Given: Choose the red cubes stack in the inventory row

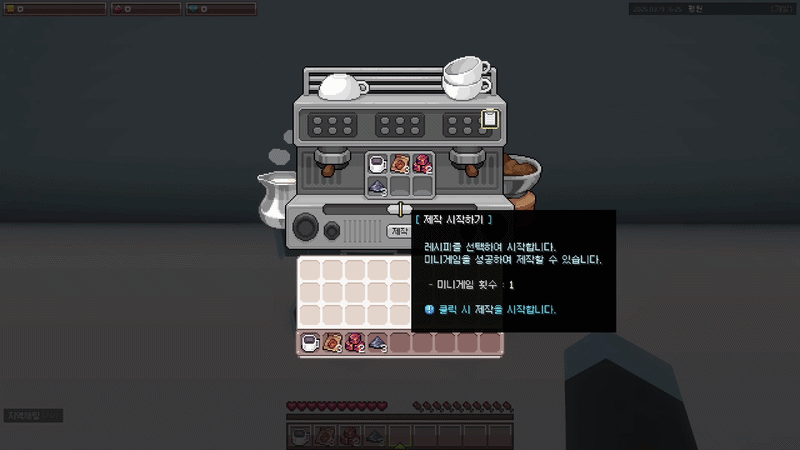Looking at the screenshot, I should pos(354,343).
